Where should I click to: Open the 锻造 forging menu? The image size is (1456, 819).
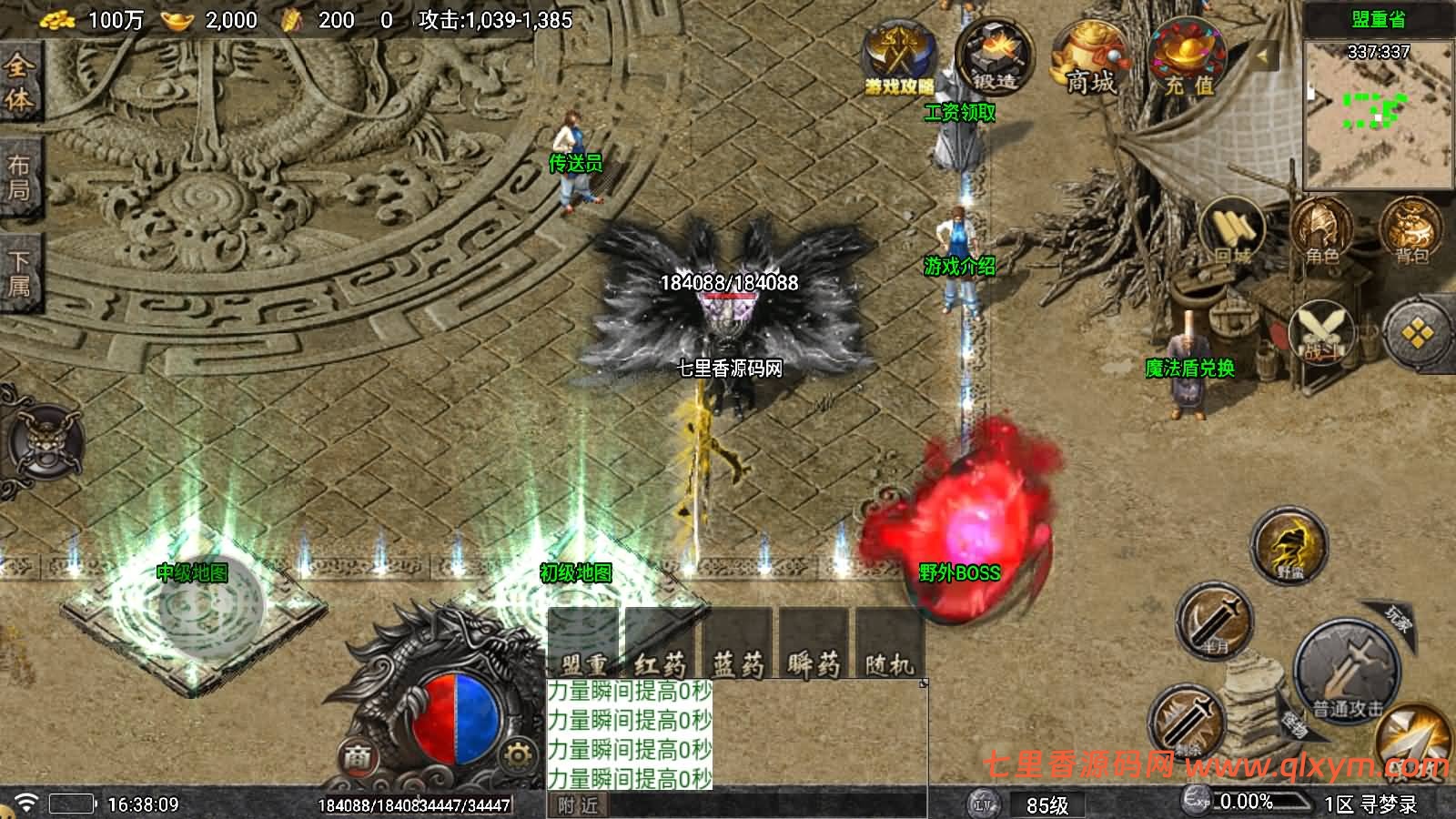[x=995, y=58]
